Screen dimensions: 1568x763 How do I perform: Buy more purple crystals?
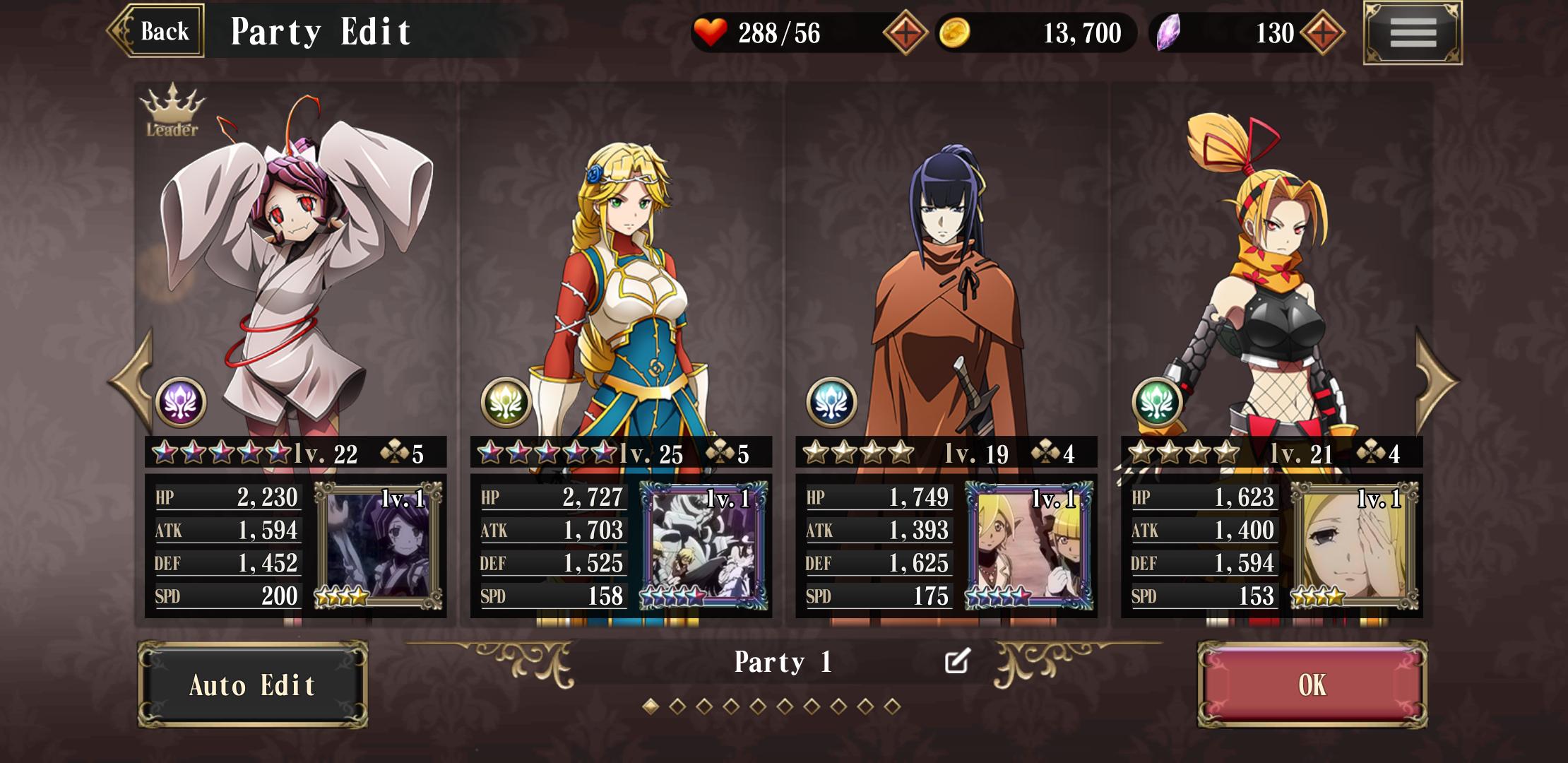click(1322, 33)
